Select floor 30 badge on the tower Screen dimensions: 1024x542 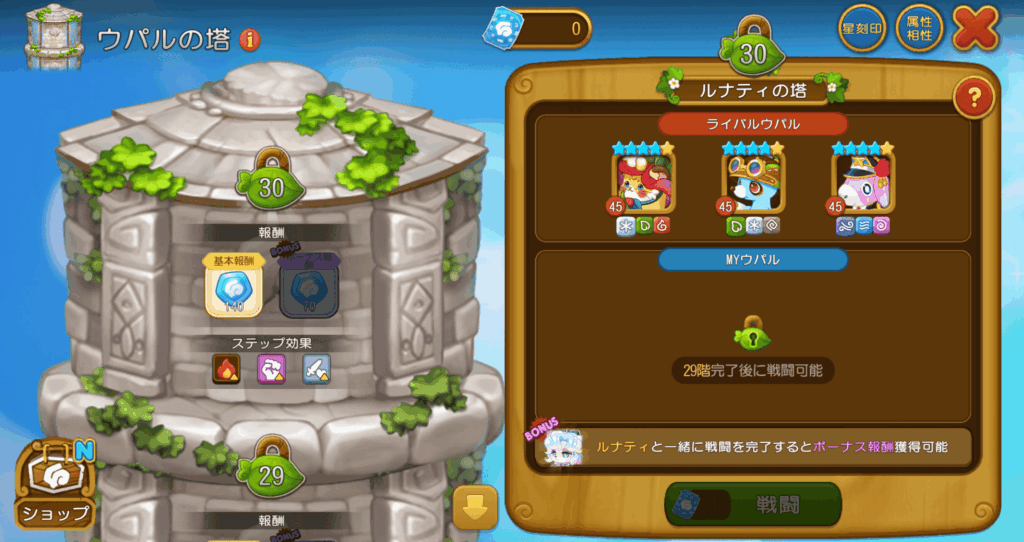(x=271, y=184)
